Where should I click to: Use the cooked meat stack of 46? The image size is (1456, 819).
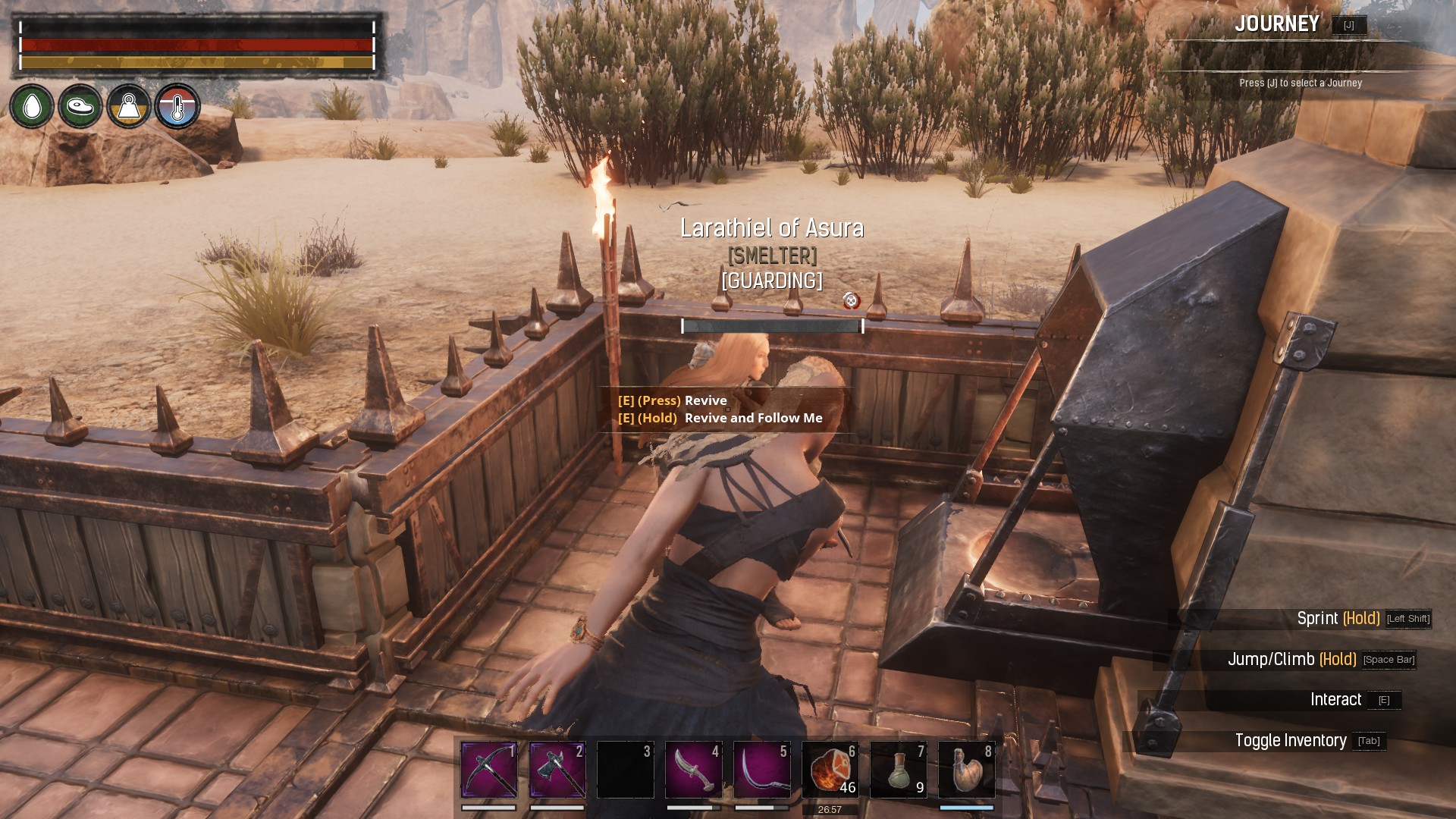(830, 770)
